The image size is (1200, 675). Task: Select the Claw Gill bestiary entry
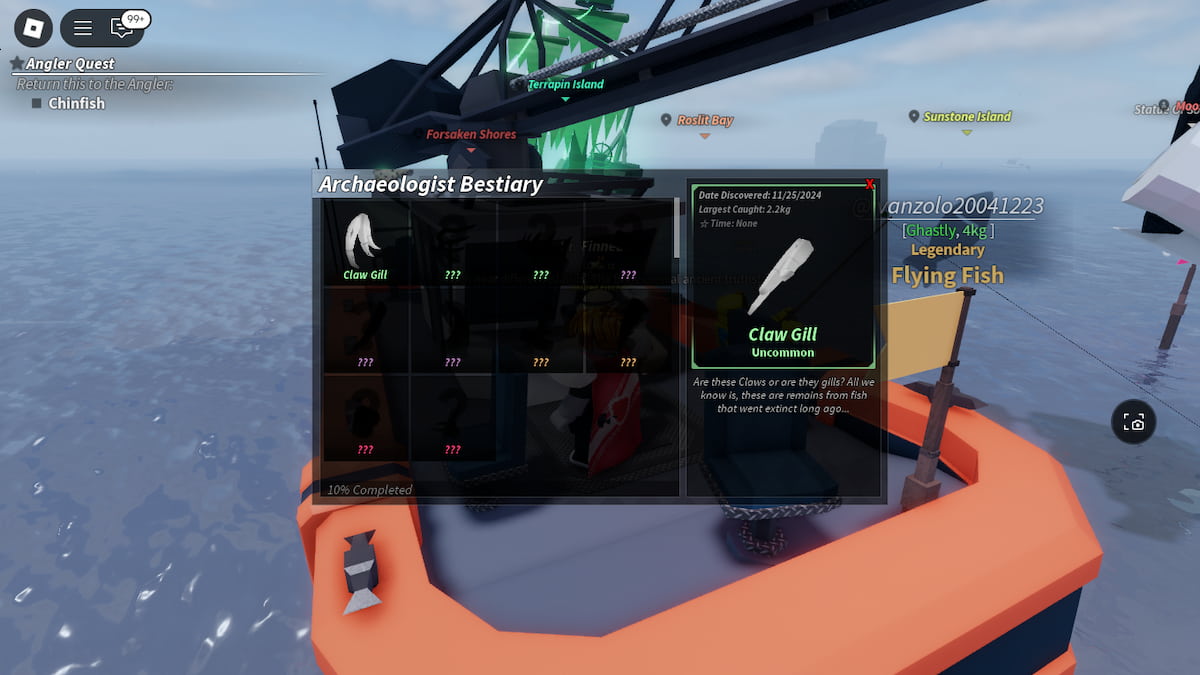[x=365, y=243]
